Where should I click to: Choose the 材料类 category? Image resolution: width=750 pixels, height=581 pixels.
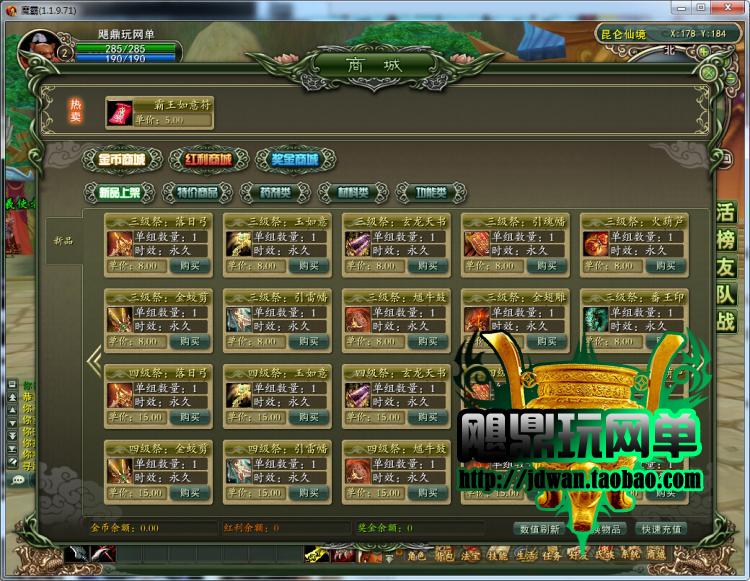pos(350,192)
